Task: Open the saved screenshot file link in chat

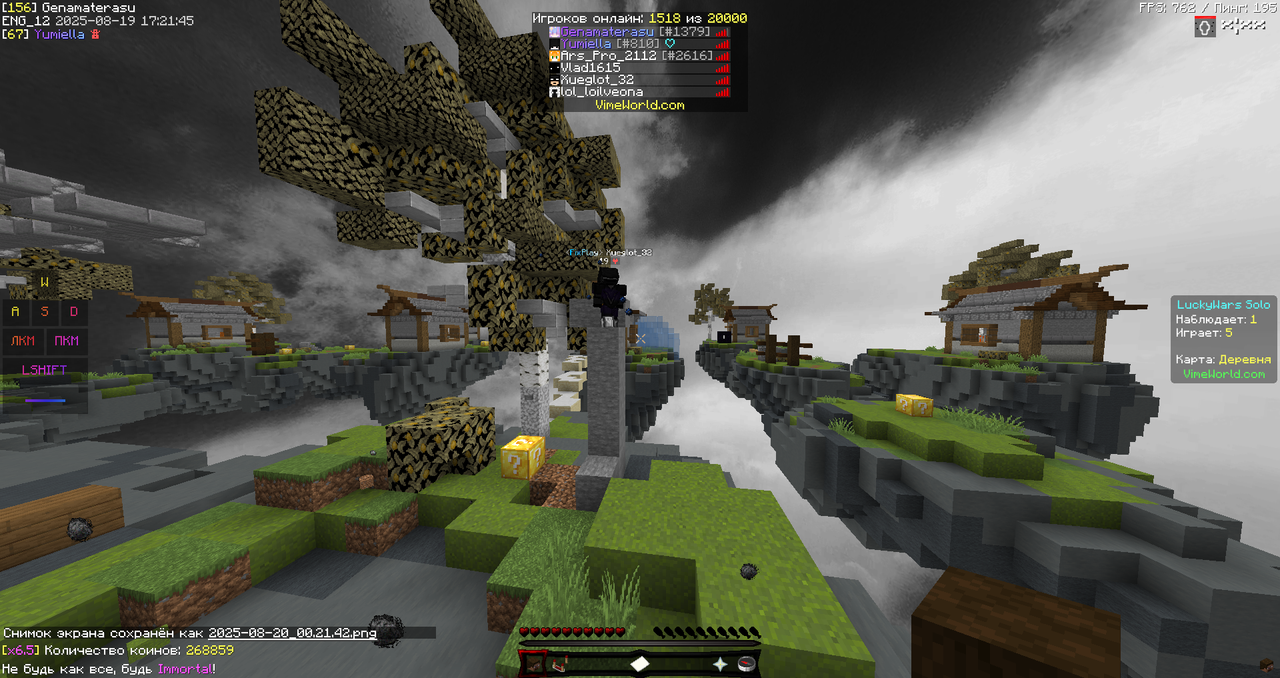Action: 292,633
